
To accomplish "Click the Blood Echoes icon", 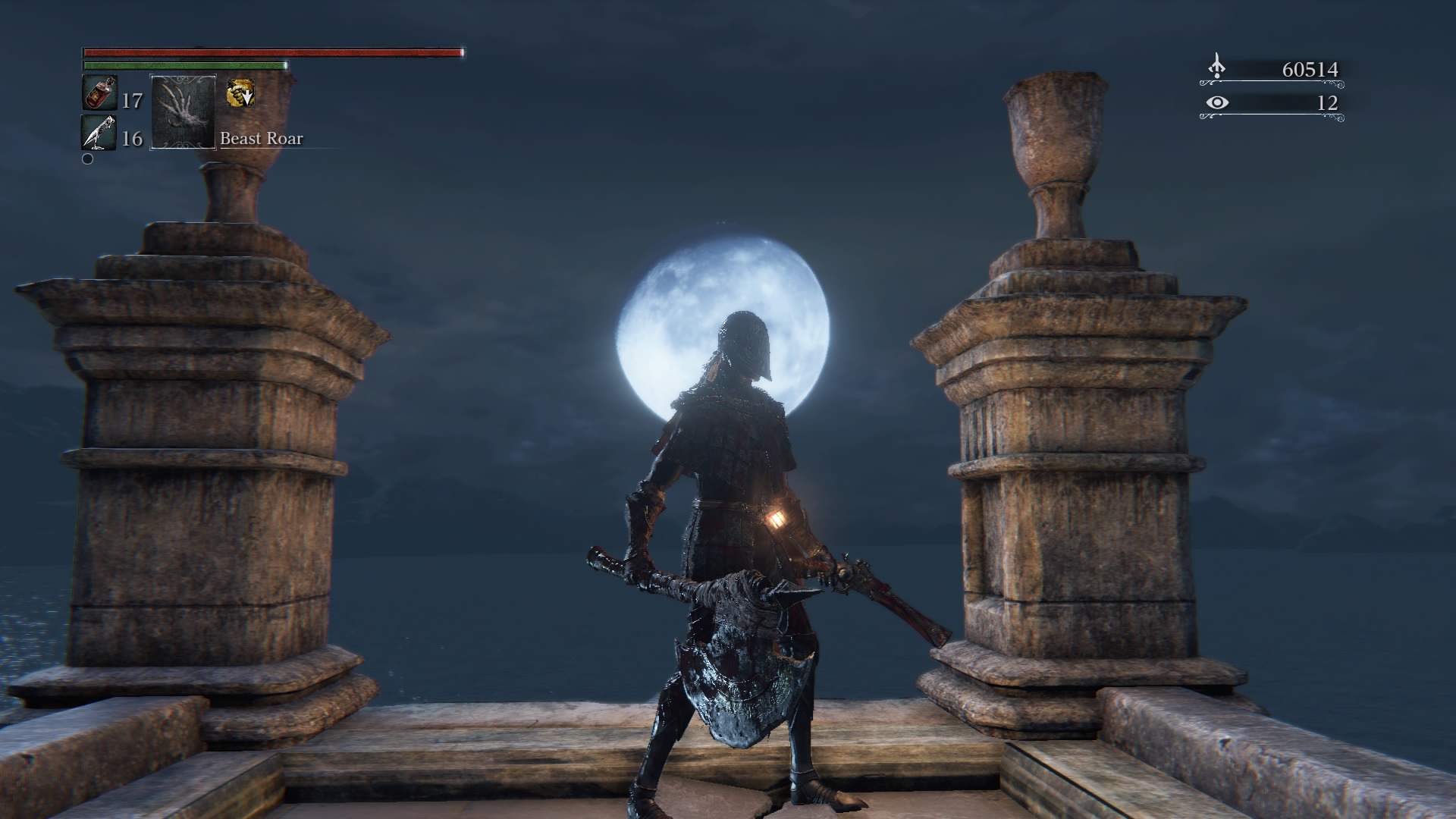I will tap(1216, 67).
